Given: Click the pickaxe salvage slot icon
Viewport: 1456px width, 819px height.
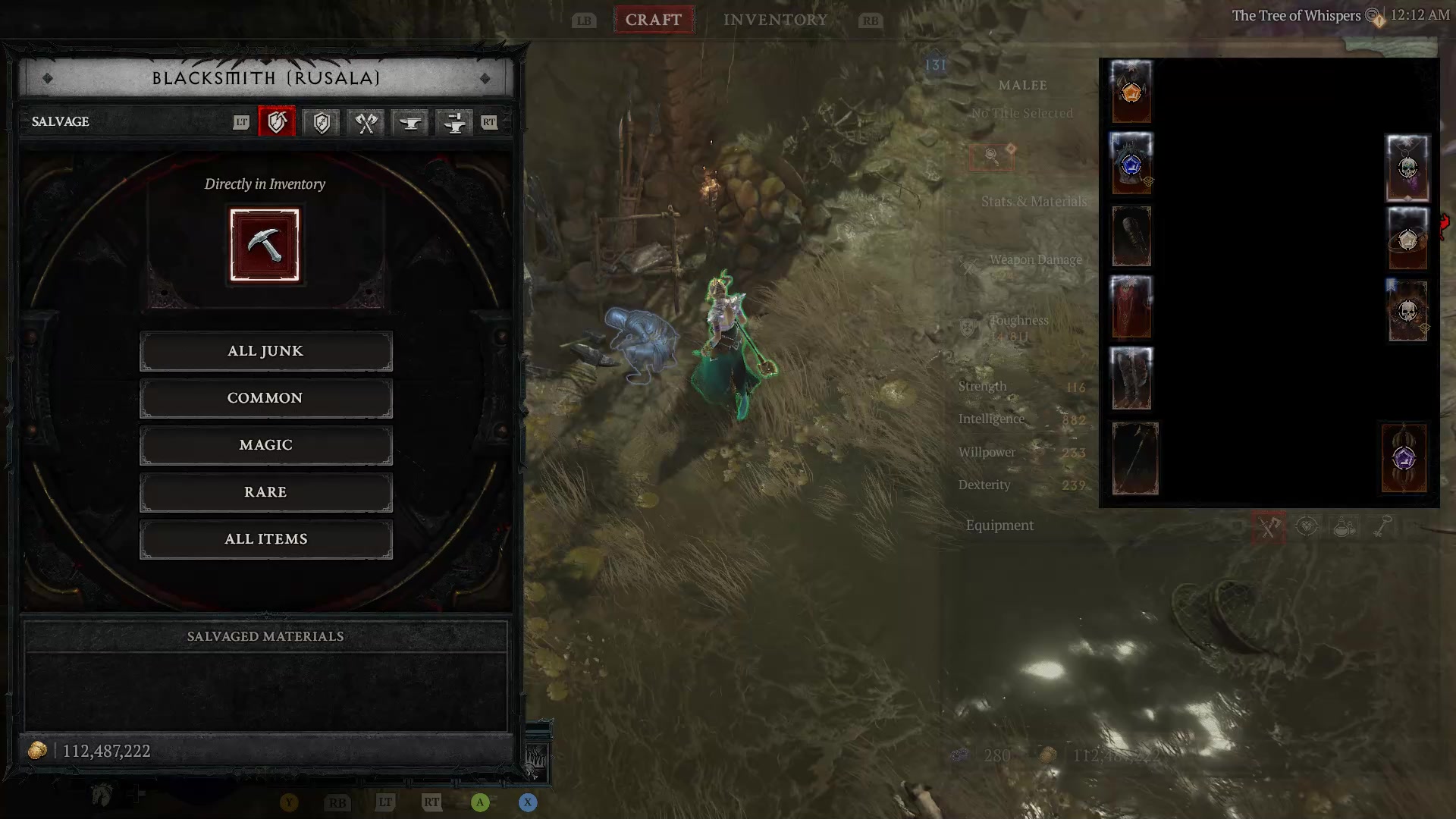Looking at the screenshot, I should 265,244.
